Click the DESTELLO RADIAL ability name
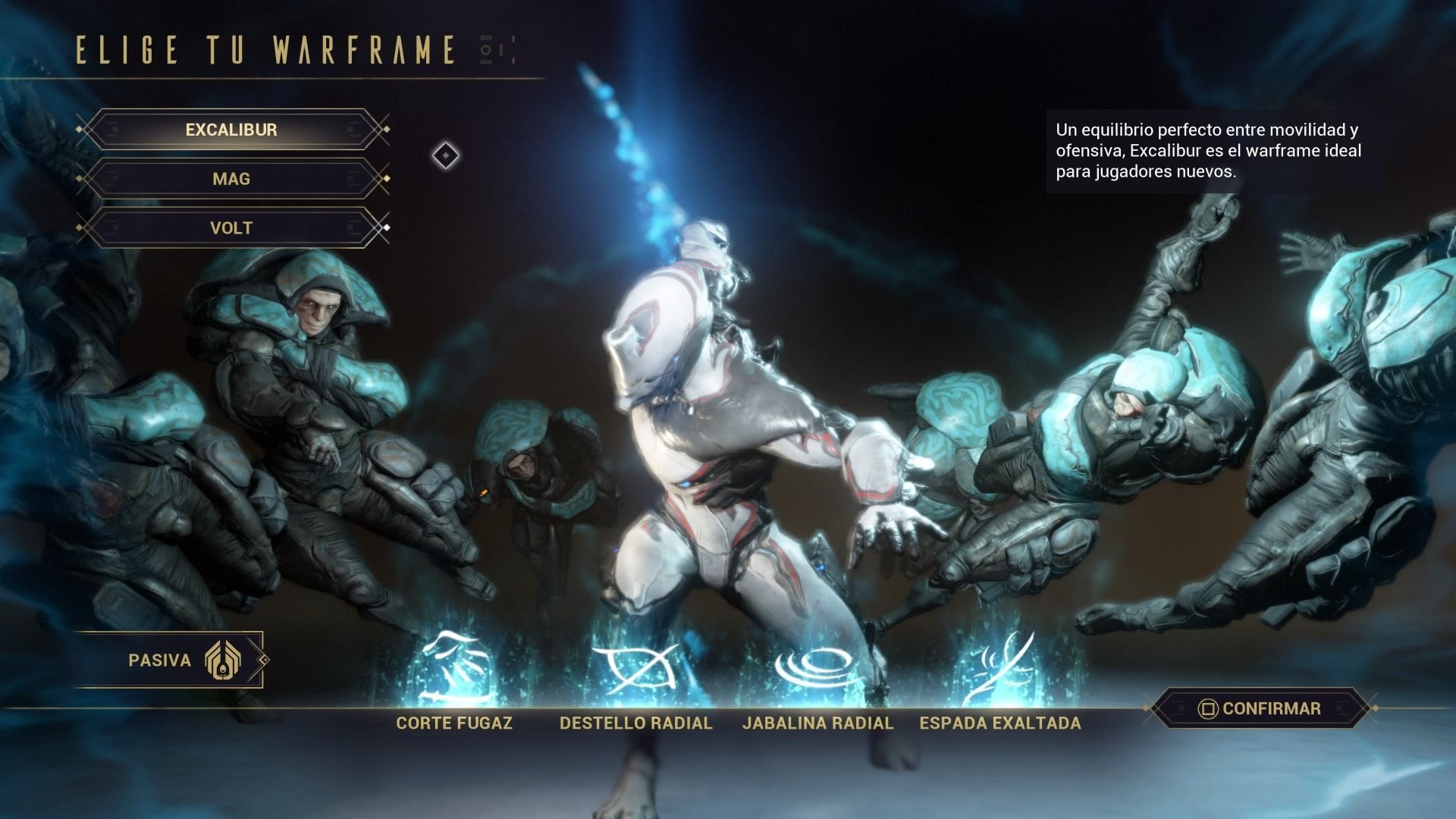1456x819 pixels. click(x=635, y=723)
